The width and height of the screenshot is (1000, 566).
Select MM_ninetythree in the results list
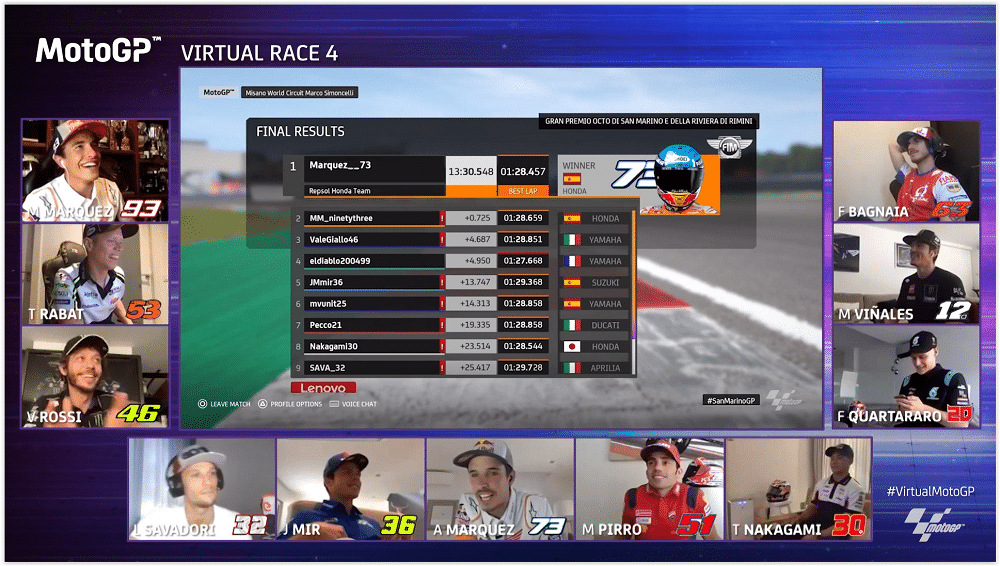(x=460, y=218)
